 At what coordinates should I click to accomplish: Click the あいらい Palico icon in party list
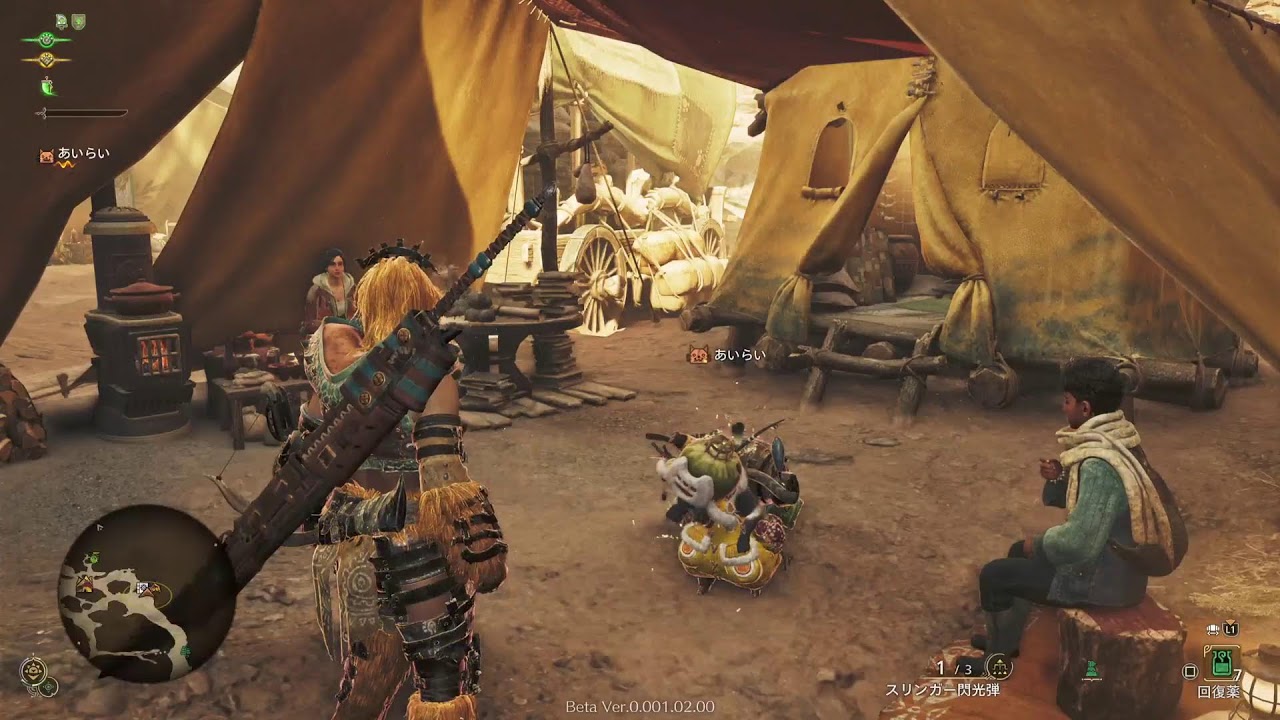46,155
